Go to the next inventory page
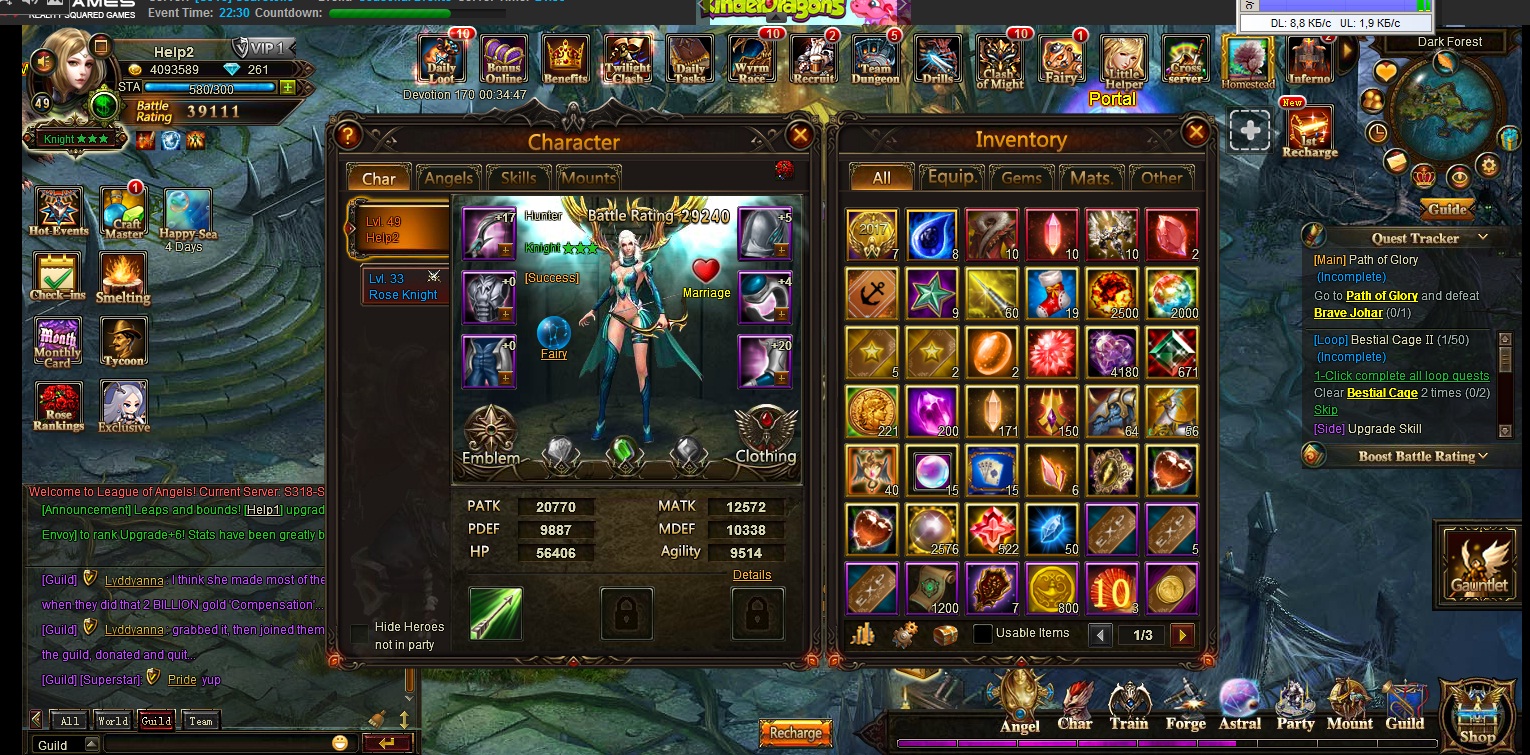1530x755 pixels. tap(1182, 635)
